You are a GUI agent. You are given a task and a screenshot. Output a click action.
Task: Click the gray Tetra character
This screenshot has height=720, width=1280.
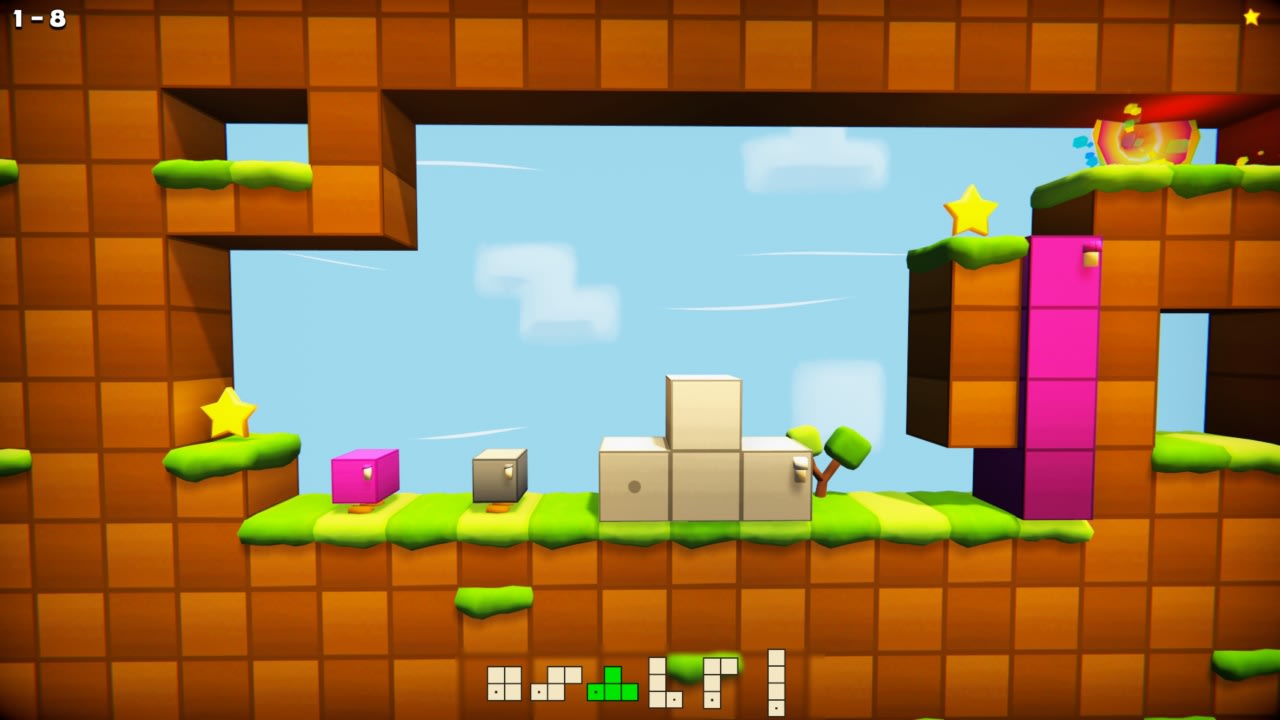click(x=498, y=477)
